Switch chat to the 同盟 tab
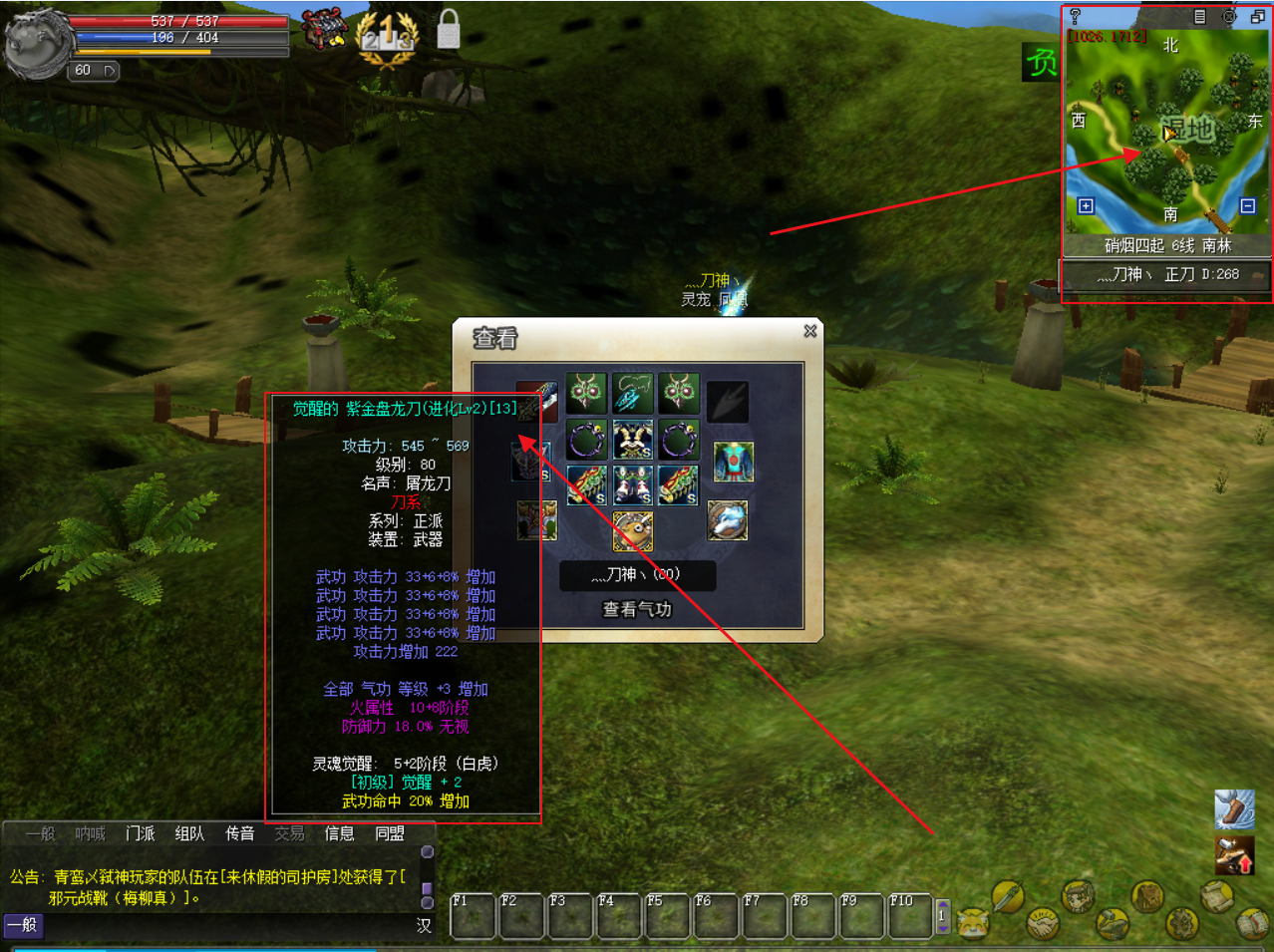Screen dimensions: 1274x952 pyautogui.click(x=389, y=833)
